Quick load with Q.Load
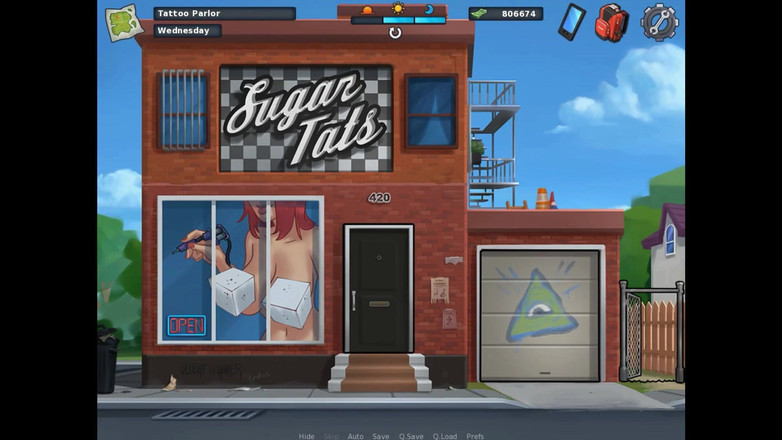Screen dimensions: 782x440 pyautogui.click(x=445, y=436)
